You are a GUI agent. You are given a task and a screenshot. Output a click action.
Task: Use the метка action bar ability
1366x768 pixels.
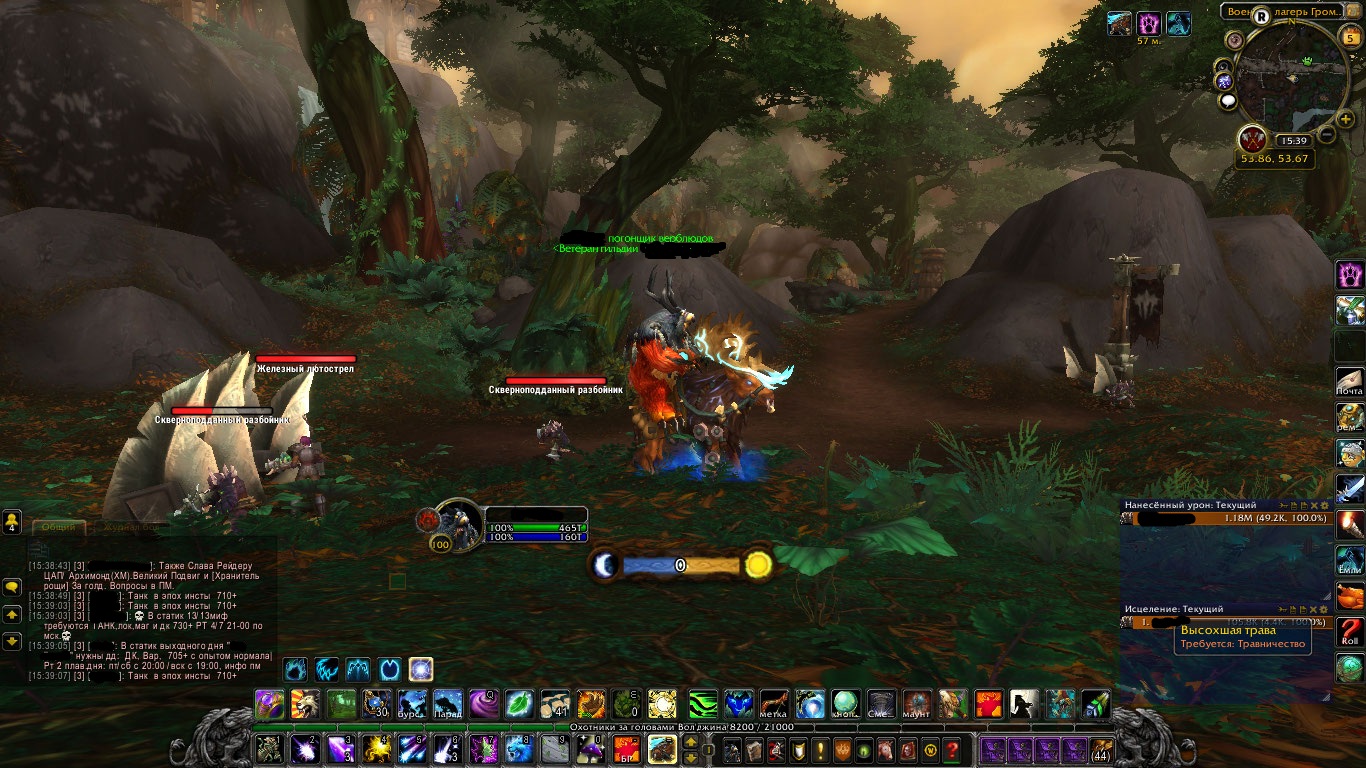775,704
